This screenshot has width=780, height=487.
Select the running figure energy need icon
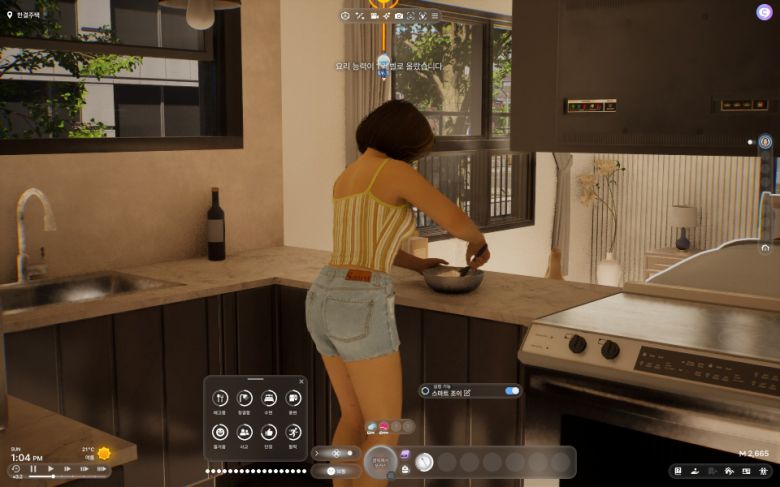(x=293, y=432)
